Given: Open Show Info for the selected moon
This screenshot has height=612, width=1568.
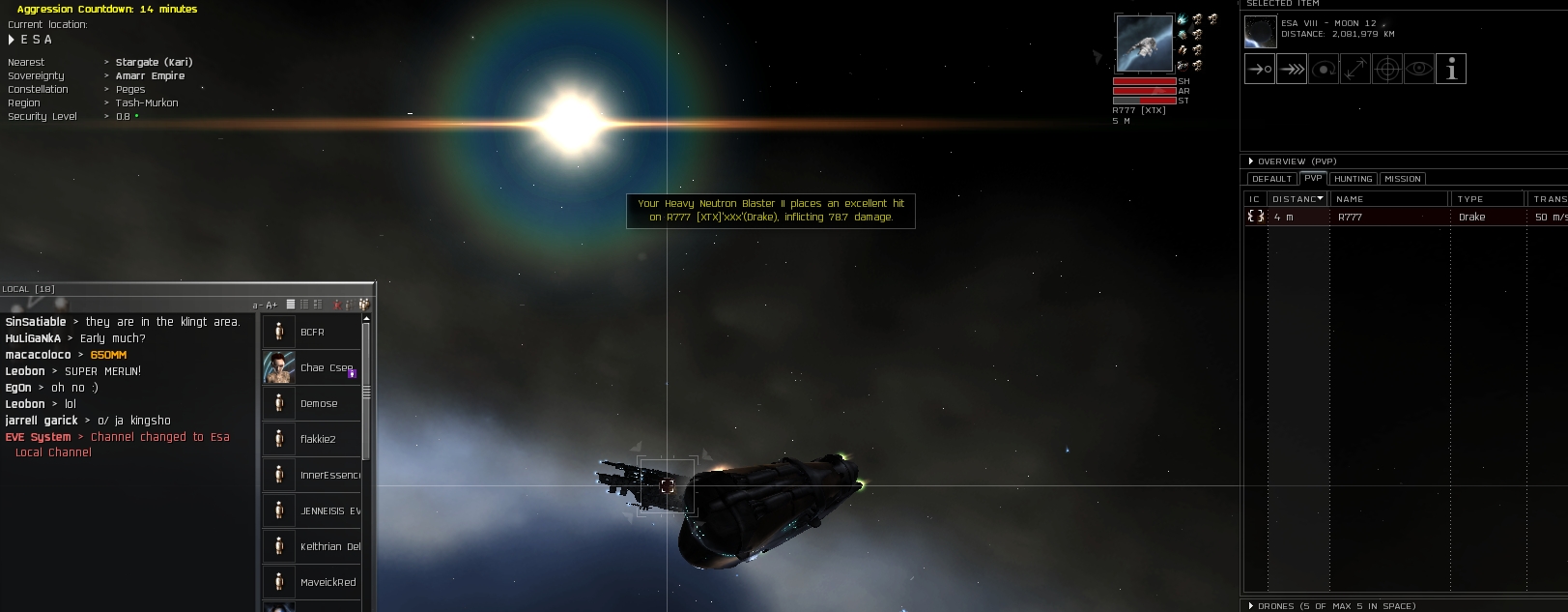Looking at the screenshot, I should pyautogui.click(x=1451, y=69).
